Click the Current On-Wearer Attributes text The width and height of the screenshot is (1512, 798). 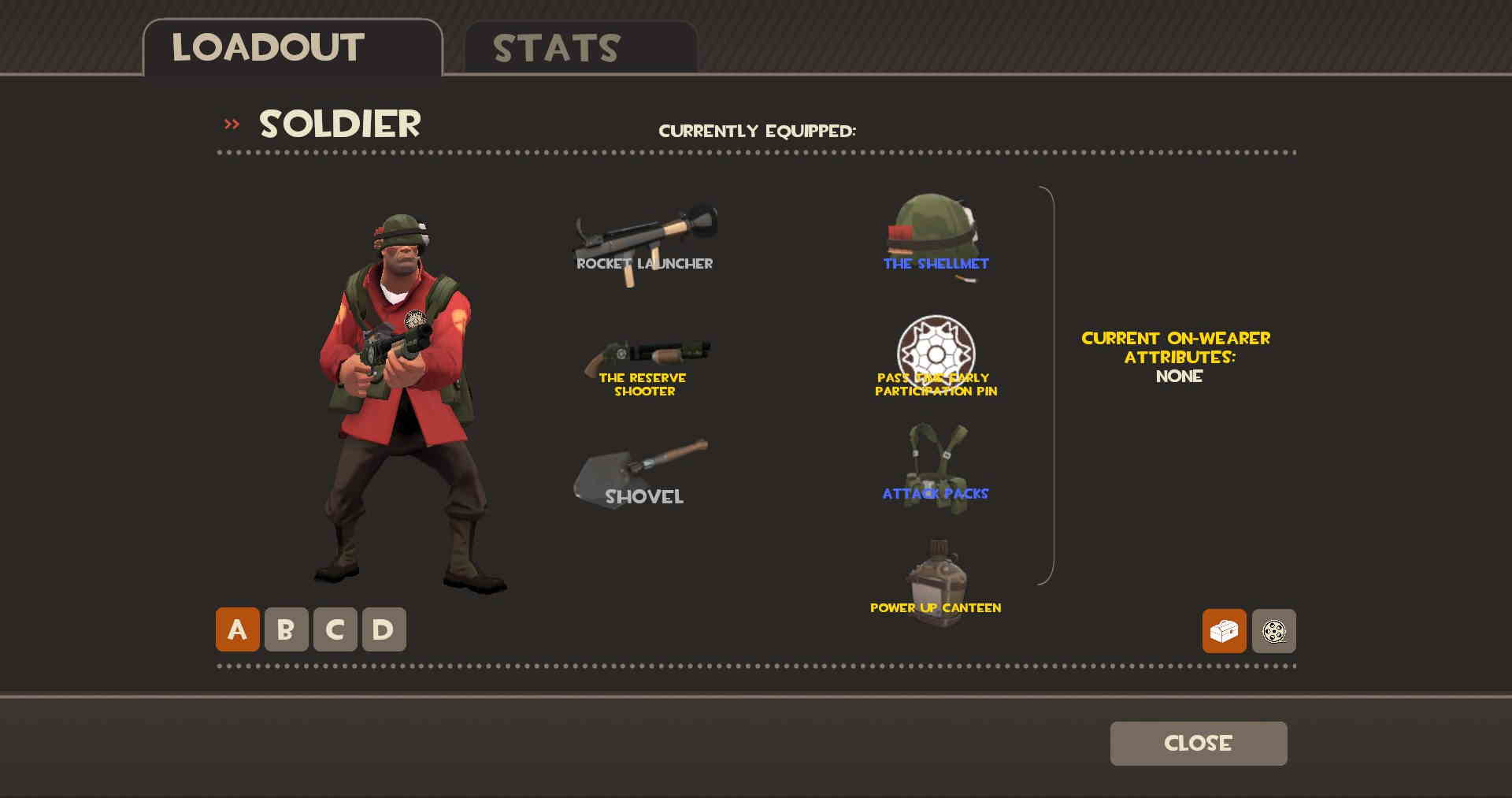click(1177, 357)
